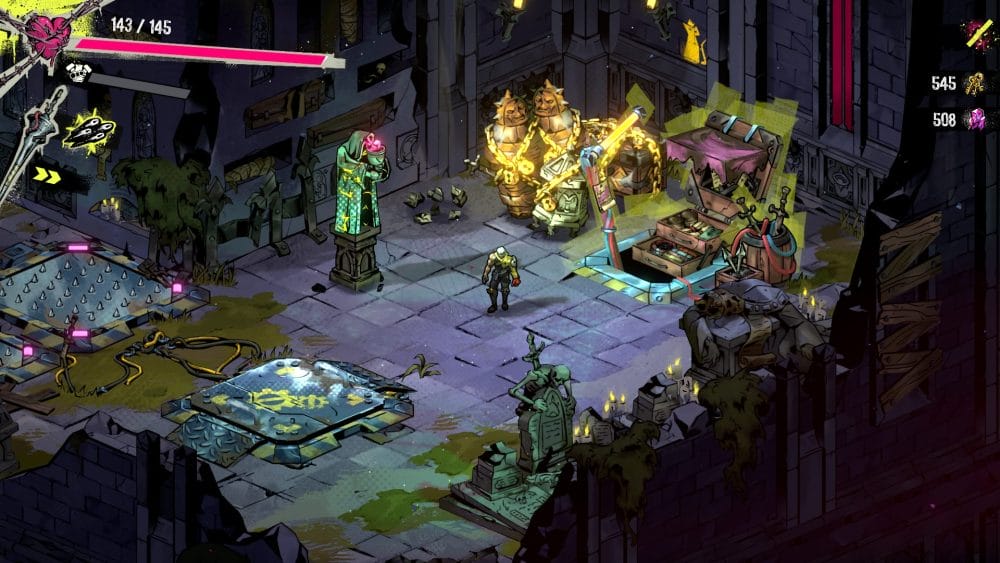Click the gold keys currency icon

click(974, 84)
